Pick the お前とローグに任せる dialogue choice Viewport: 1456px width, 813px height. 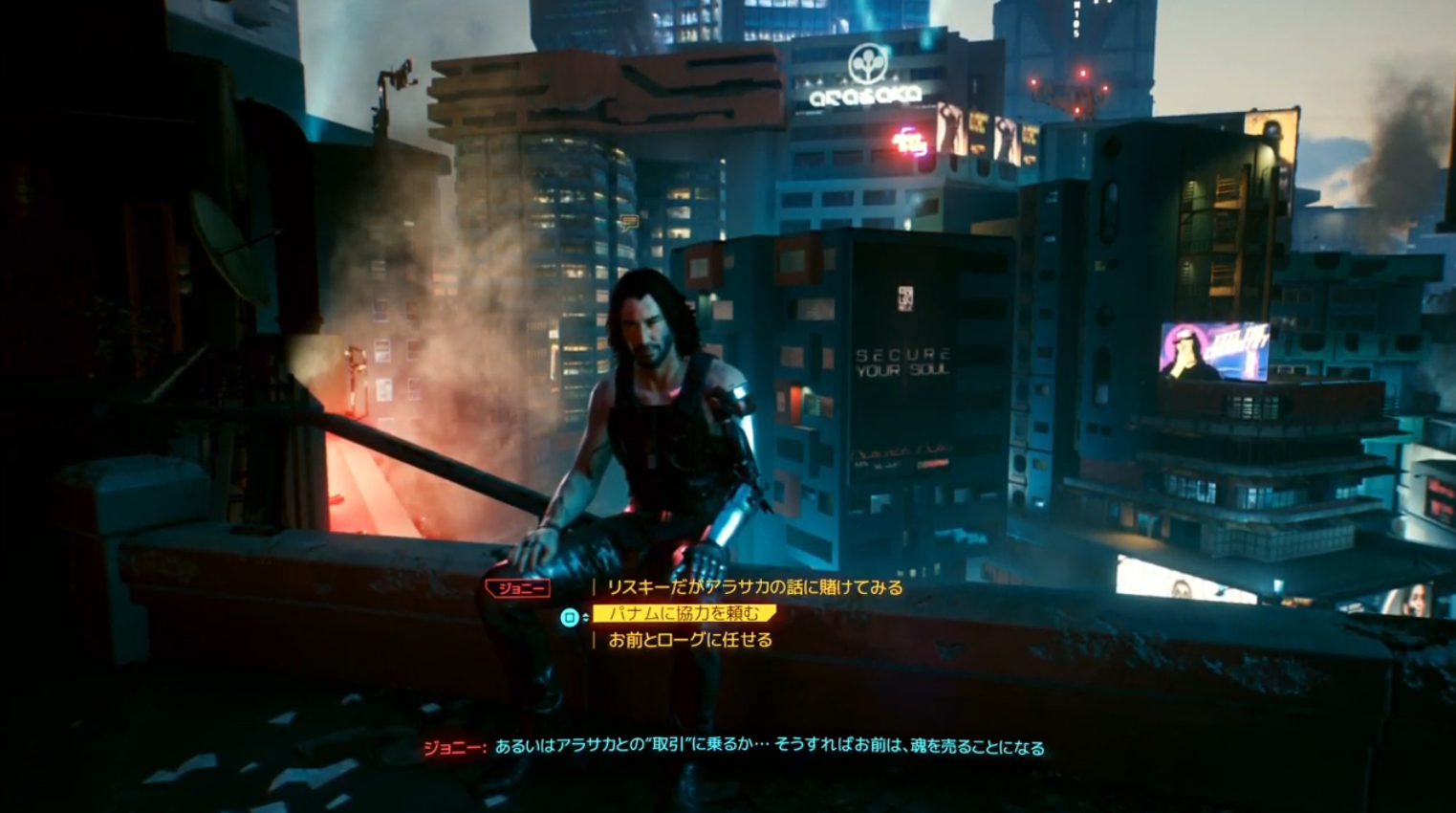coord(689,640)
